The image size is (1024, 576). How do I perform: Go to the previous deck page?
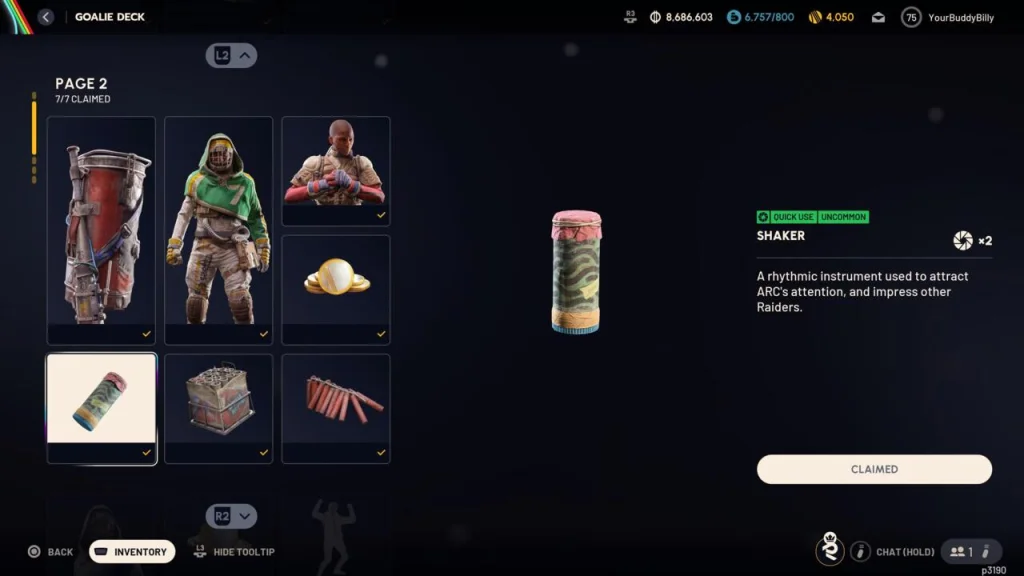click(x=232, y=56)
